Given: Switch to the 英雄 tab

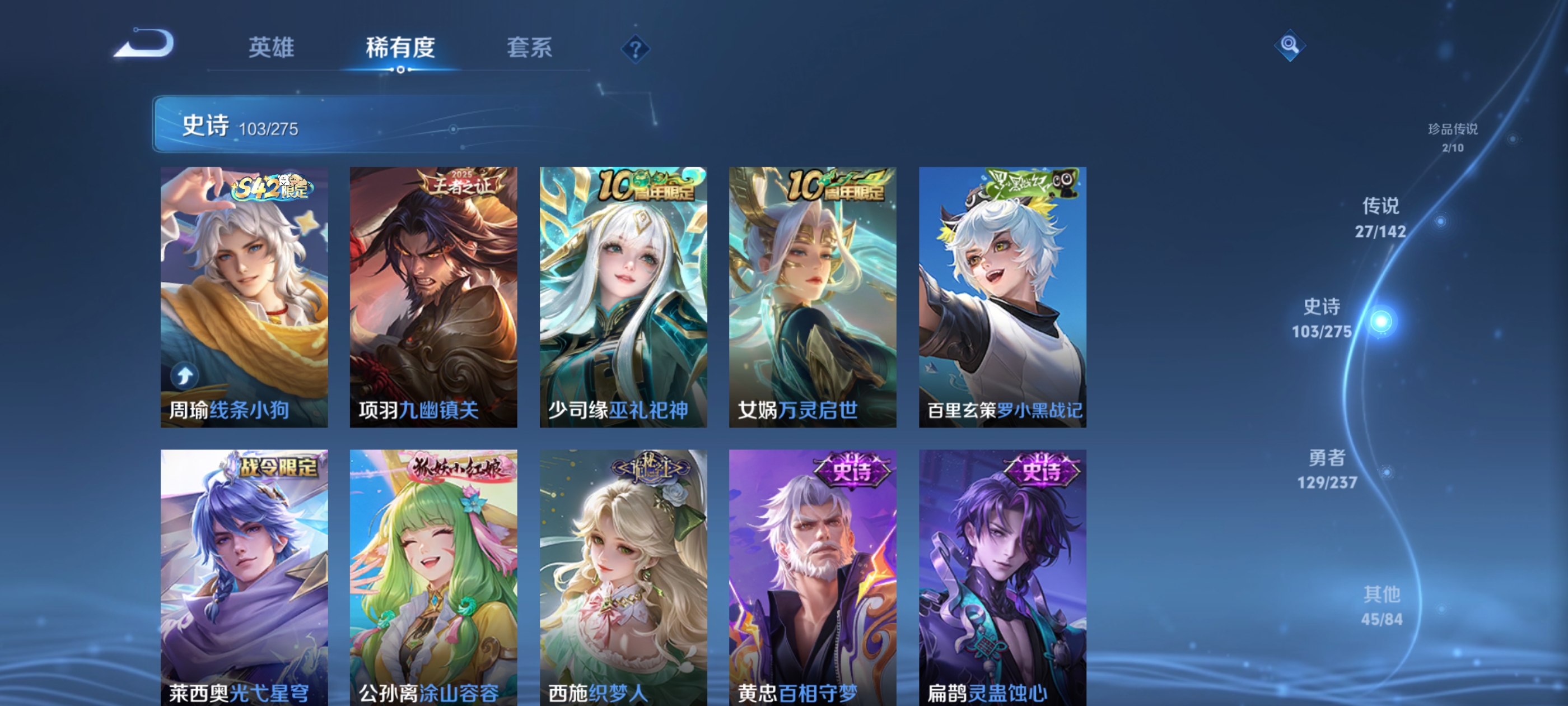Looking at the screenshot, I should (272, 49).
